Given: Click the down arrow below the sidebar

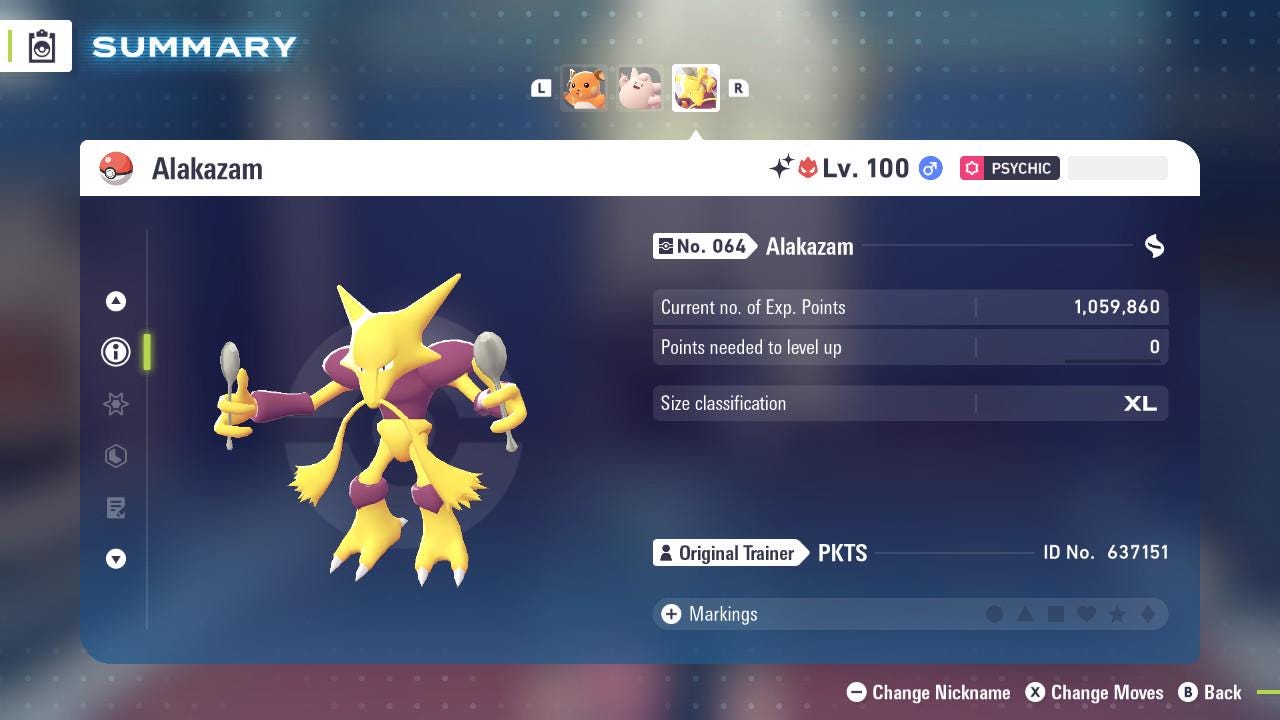Looking at the screenshot, I should pyautogui.click(x=116, y=559).
